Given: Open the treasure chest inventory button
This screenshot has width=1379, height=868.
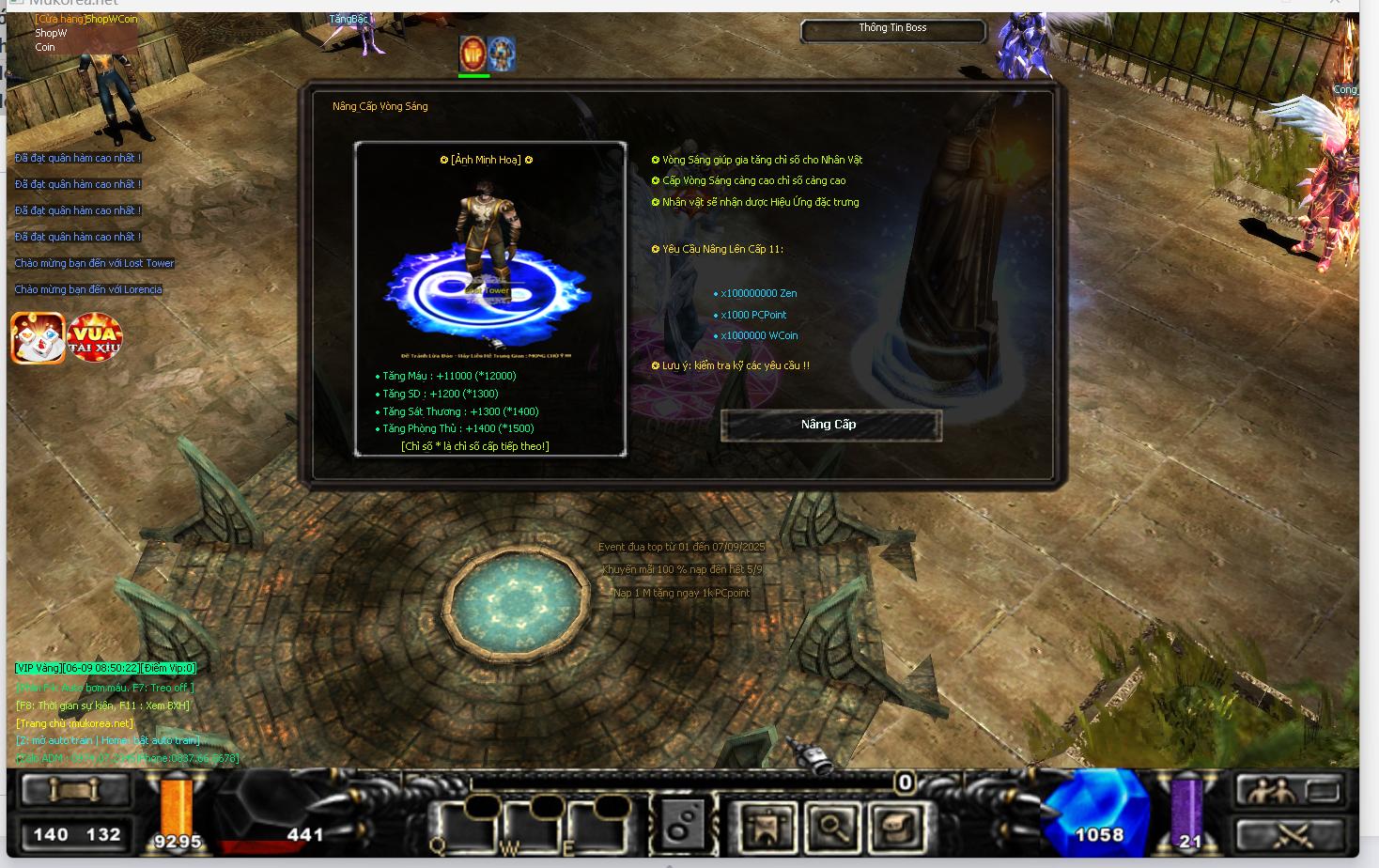Looking at the screenshot, I should (x=896, y=827).
